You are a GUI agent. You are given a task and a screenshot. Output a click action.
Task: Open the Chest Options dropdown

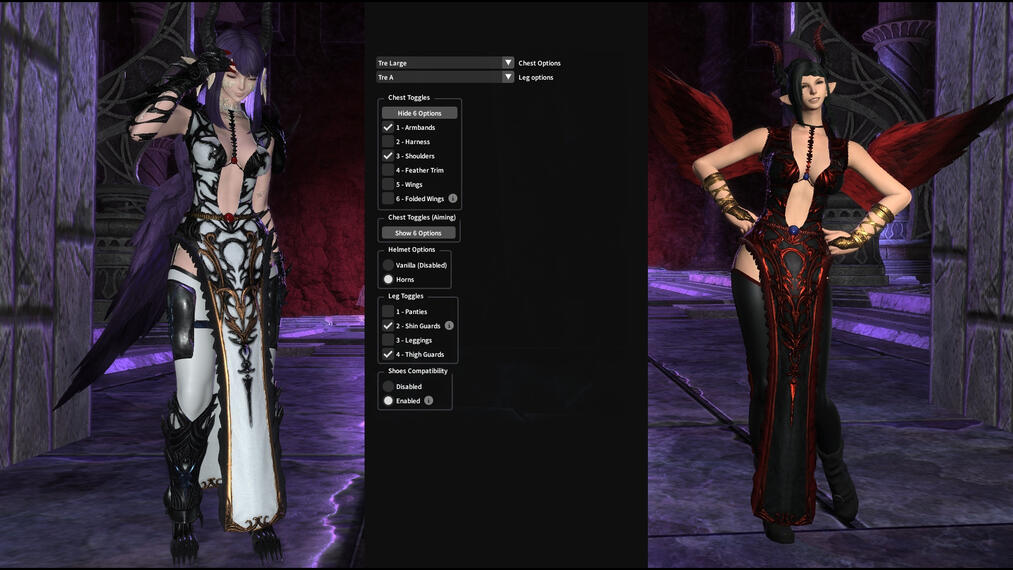pyautogui.click(x=445, y=63)
